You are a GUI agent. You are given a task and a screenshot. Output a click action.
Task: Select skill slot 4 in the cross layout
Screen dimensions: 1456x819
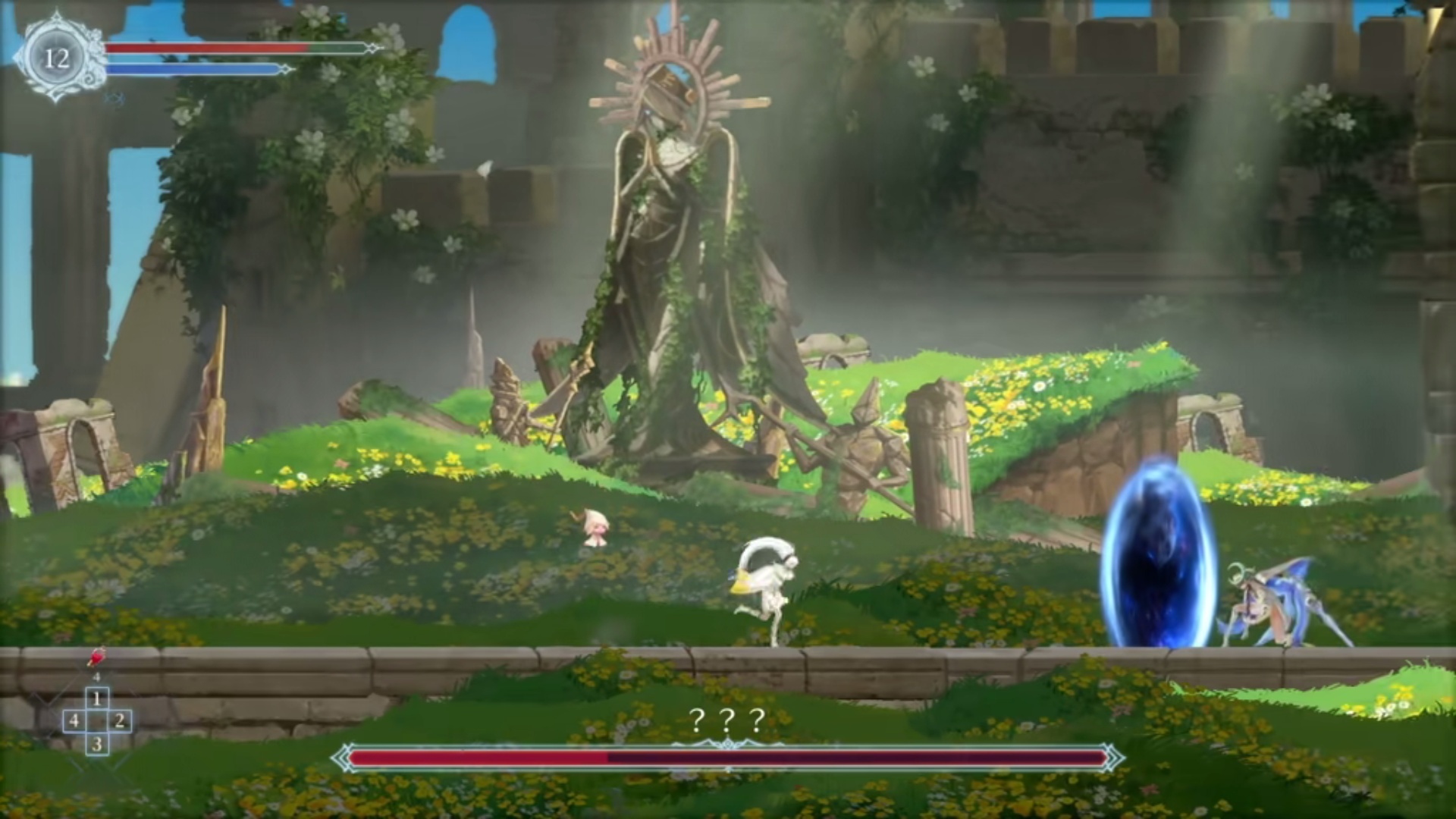pos(74,721)
